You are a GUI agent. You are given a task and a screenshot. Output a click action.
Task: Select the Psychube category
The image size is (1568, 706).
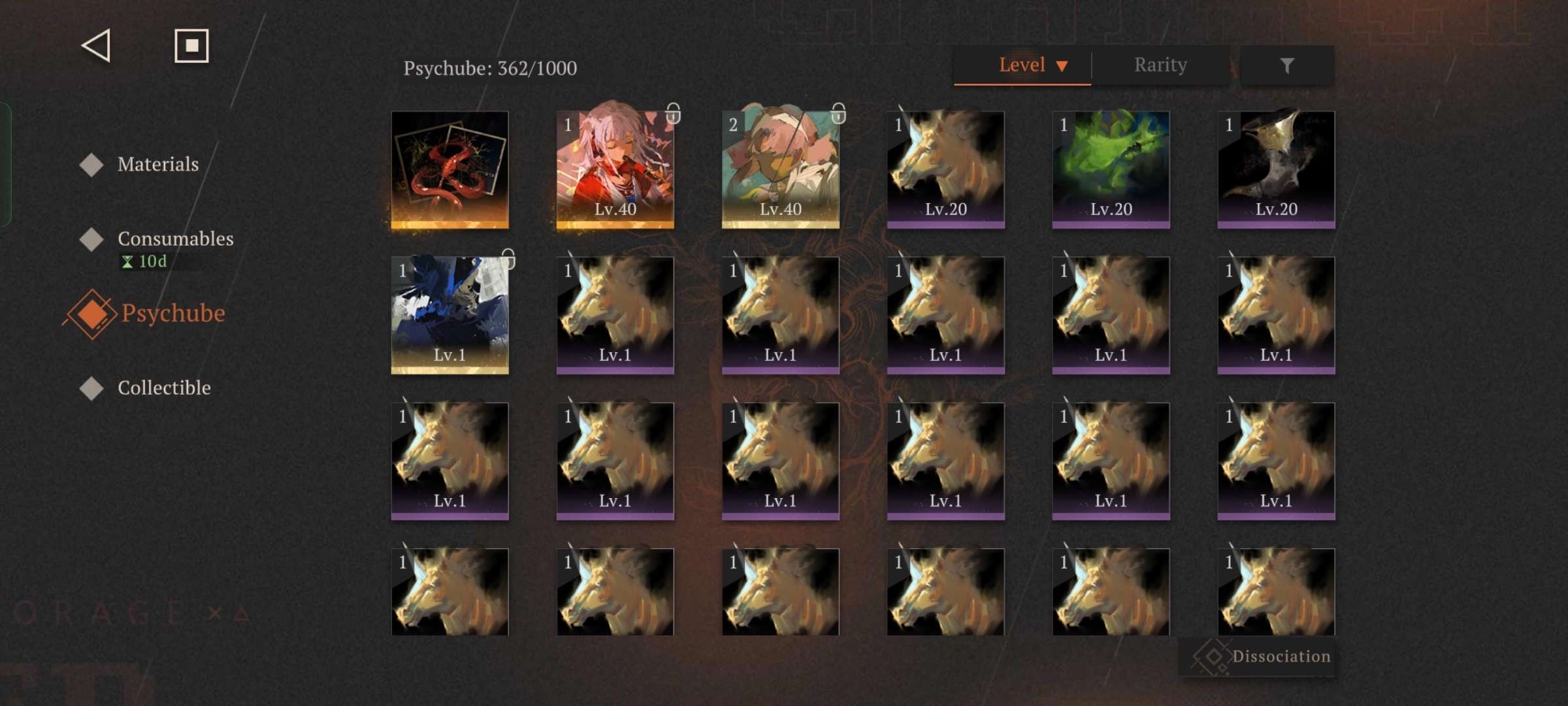click(x=172, y=313)
